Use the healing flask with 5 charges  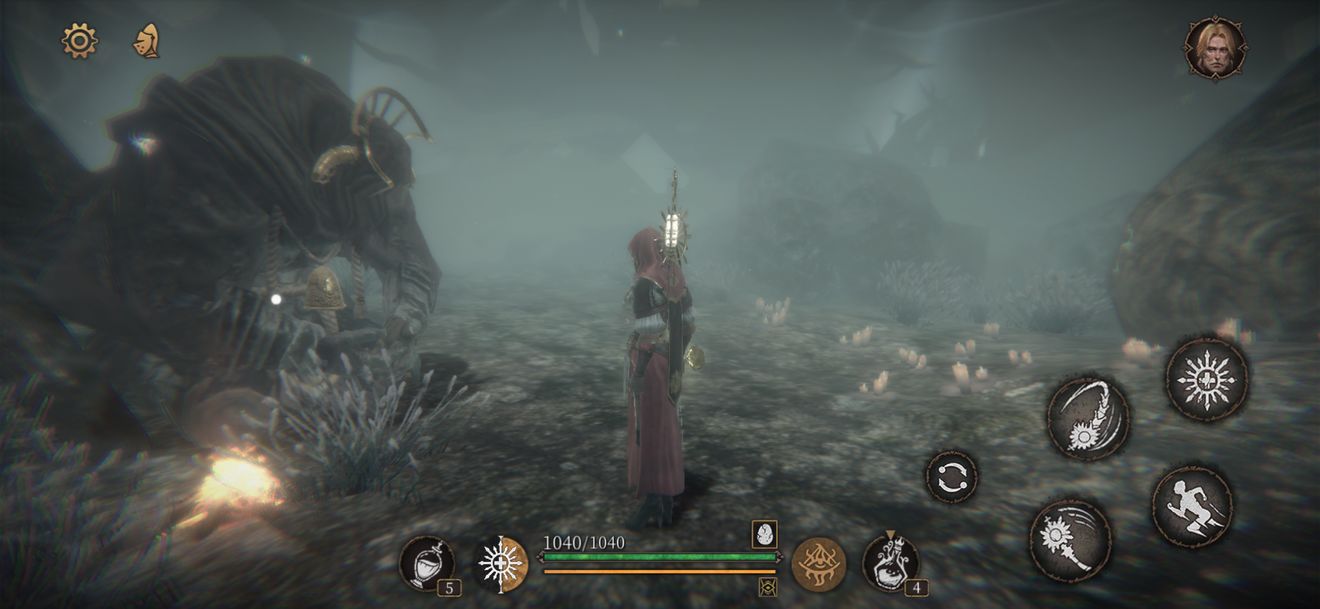[x=427, y=563]
